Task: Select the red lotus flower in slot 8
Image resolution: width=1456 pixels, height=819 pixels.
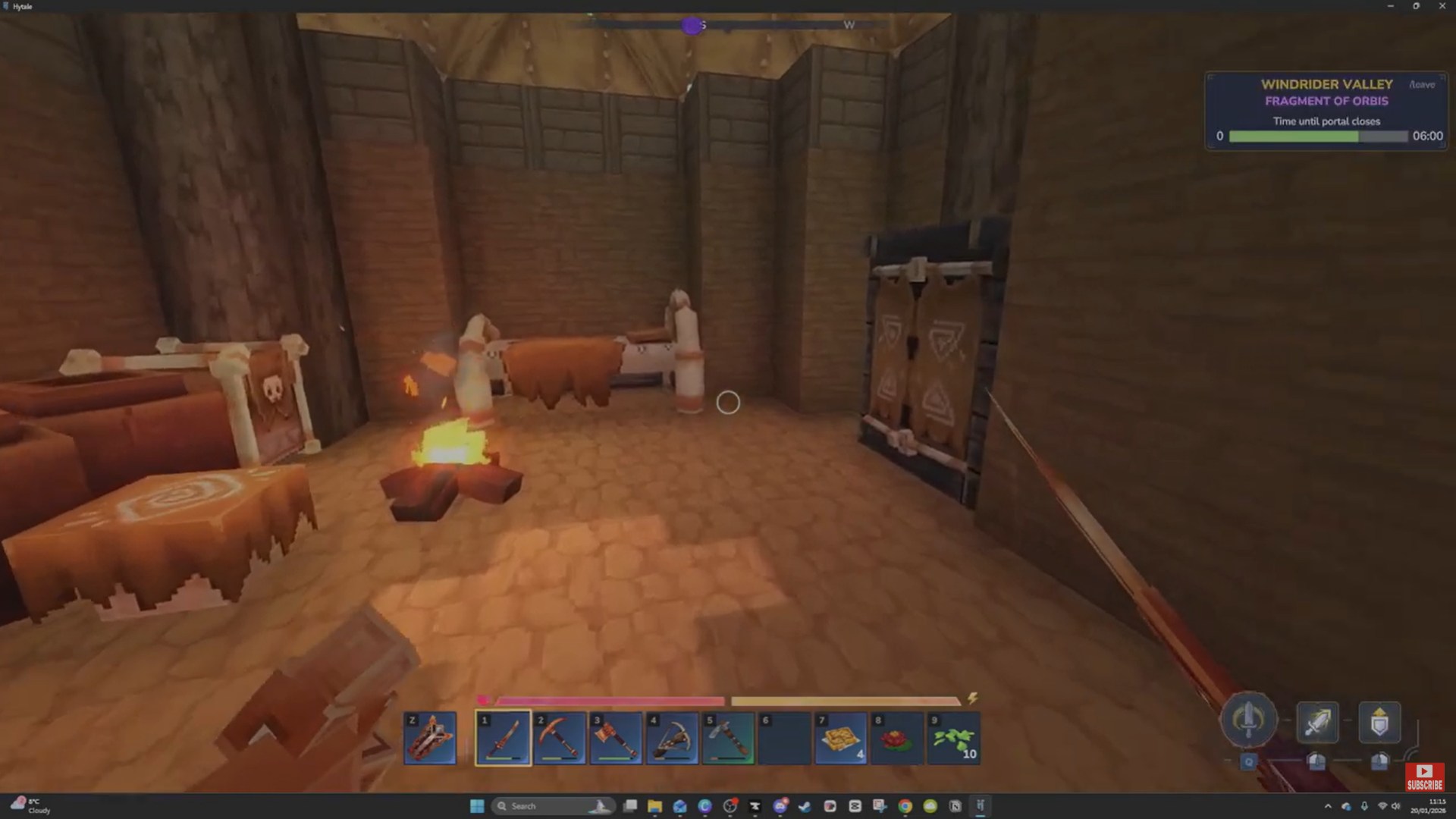Action: [x=896, y=737]
